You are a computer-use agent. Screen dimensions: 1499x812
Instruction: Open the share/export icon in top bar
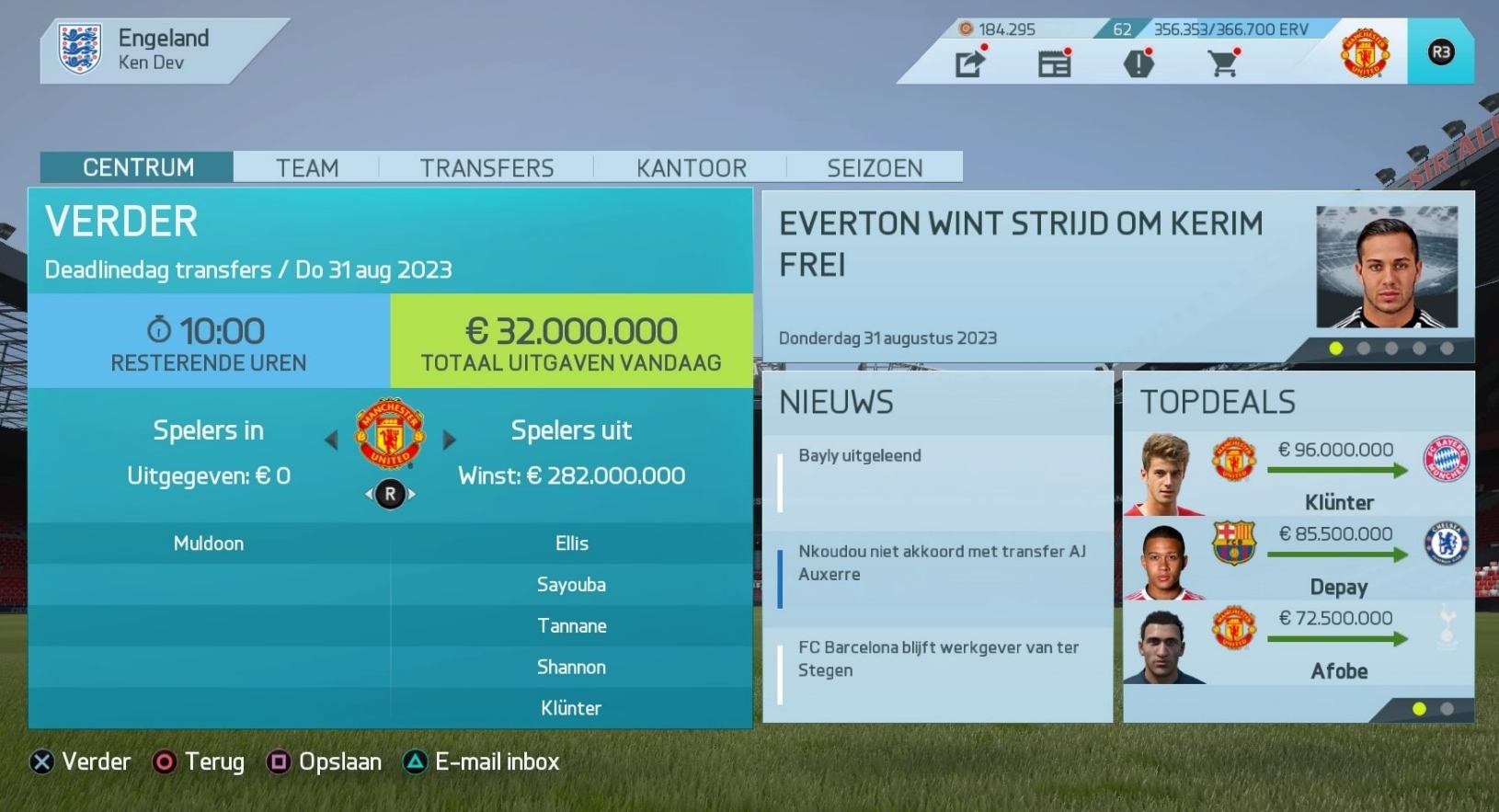point(969,63)
